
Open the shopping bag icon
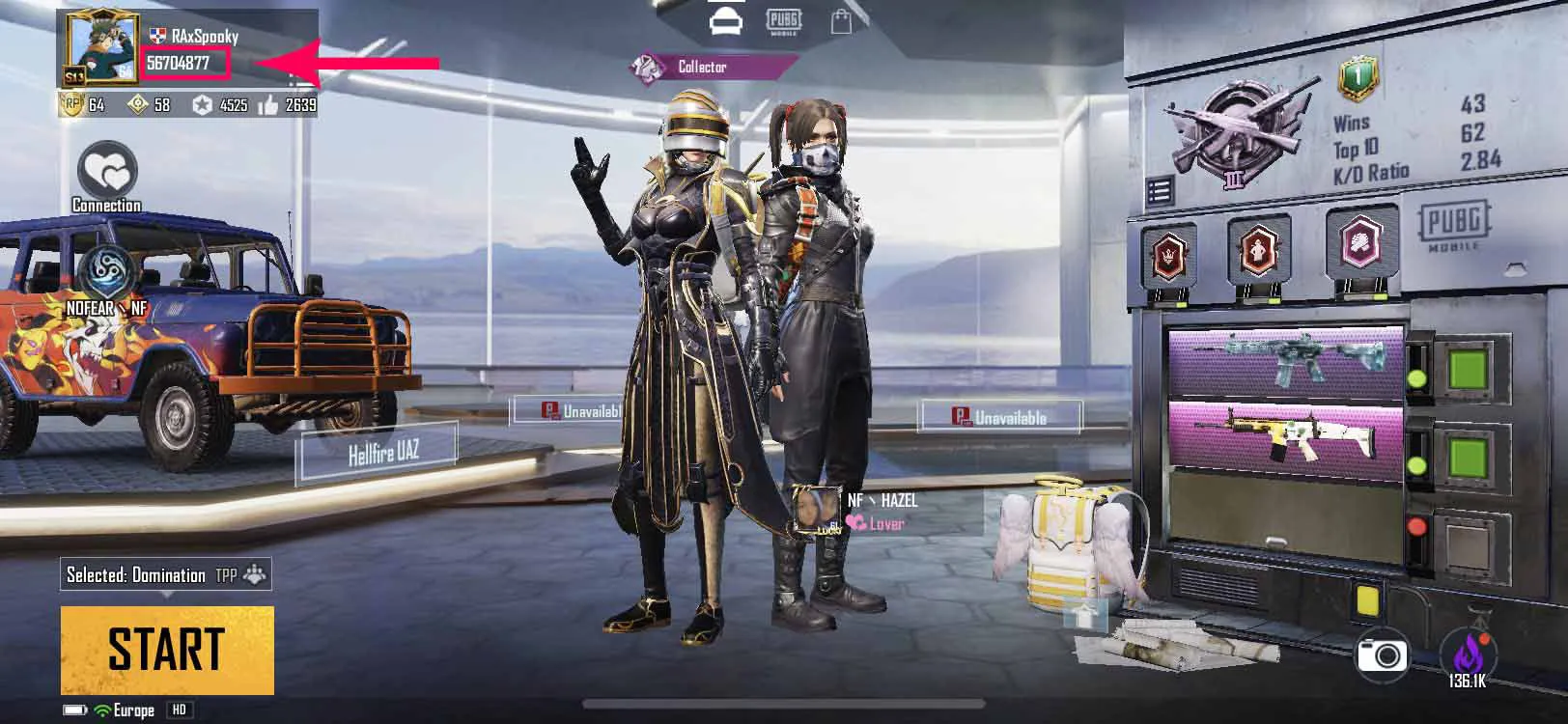[842, 21]
